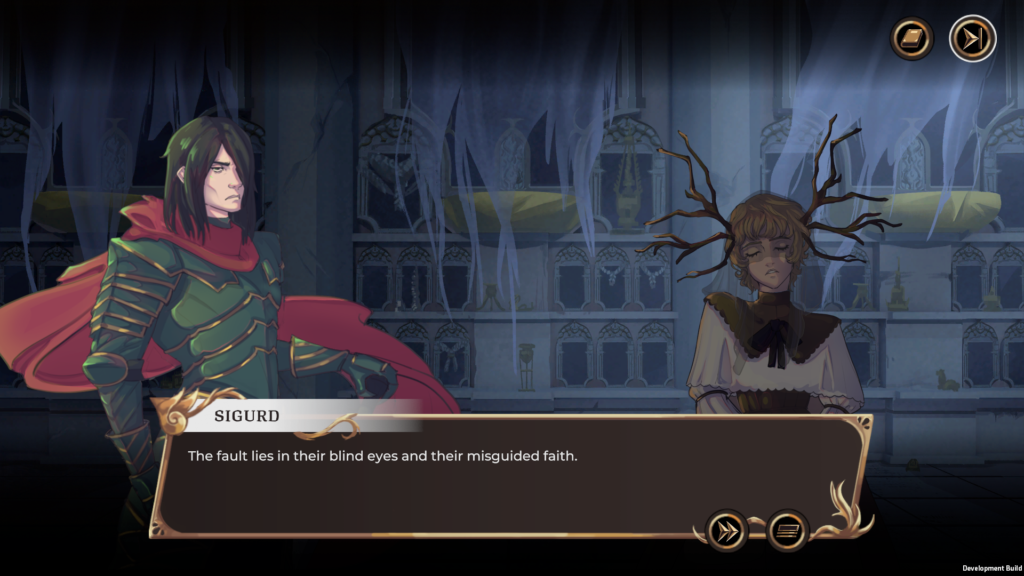Click the skip-to-end arrow button

(971, 39)
